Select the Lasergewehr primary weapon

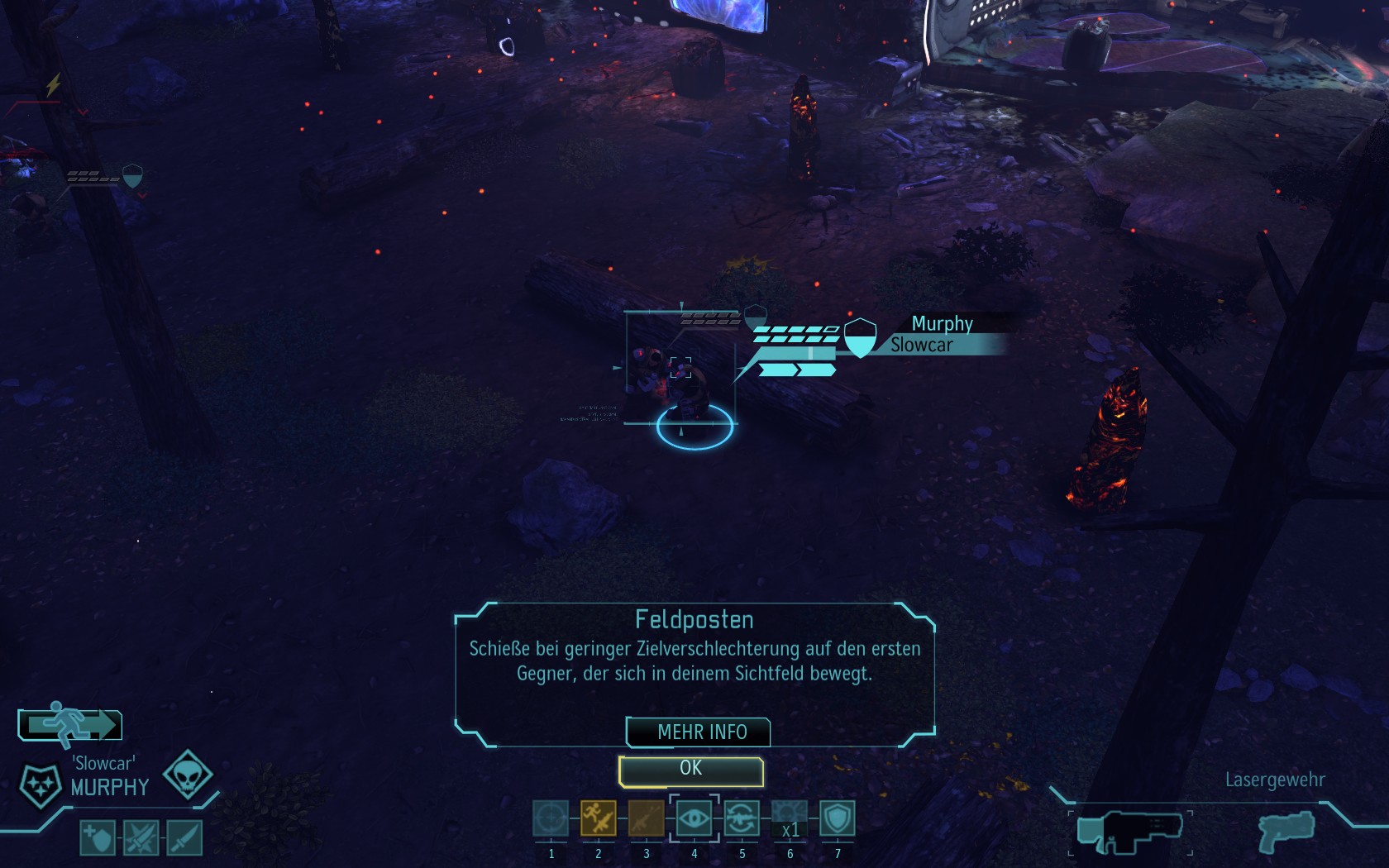1129,832
